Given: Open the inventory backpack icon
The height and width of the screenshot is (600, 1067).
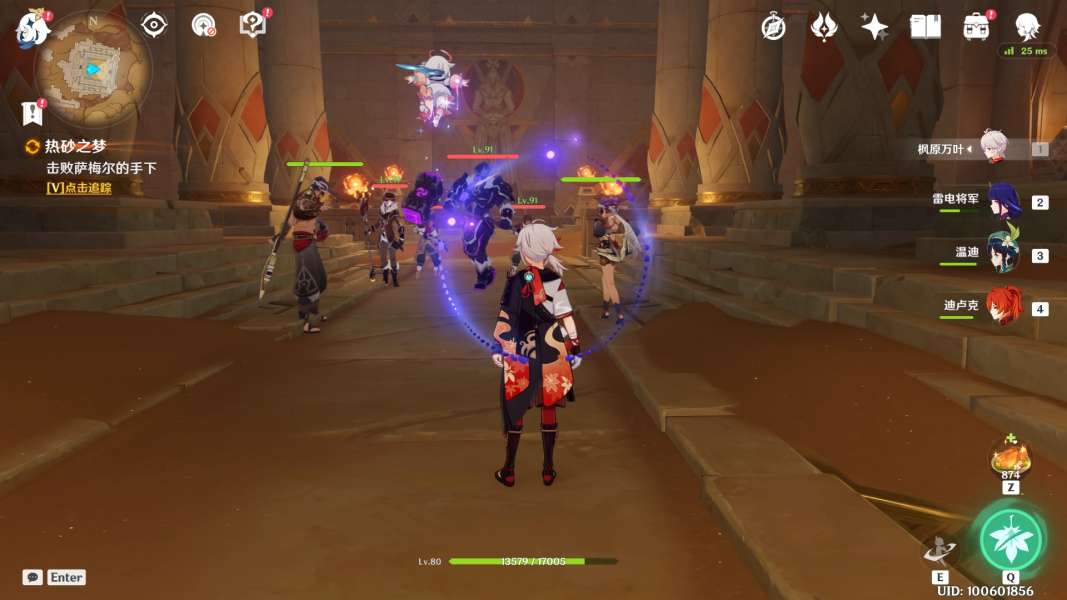Looking at the screenshot, I should [976, 27].
